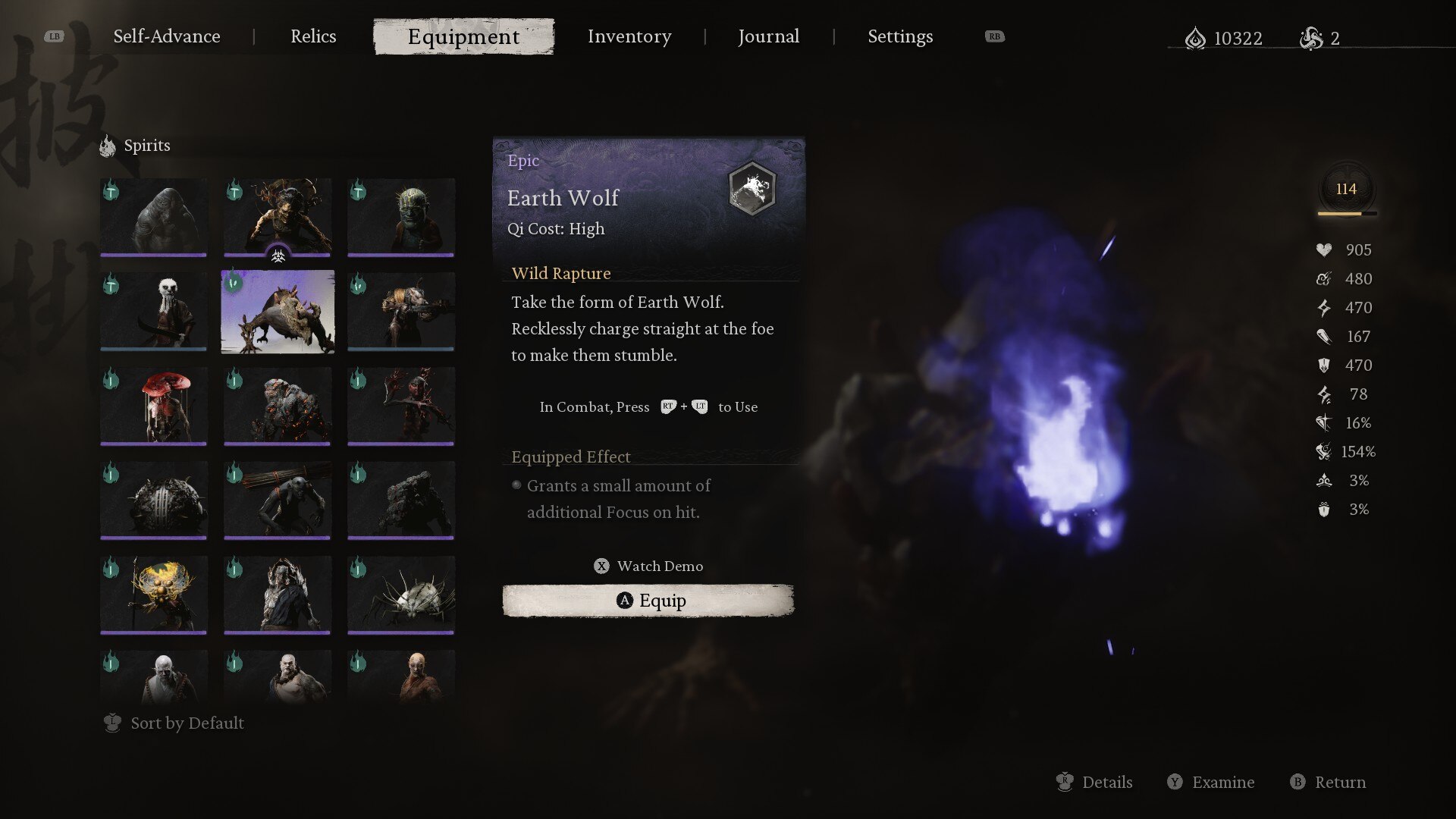The width and height of the screenshot is (1456, 819).
Task: Pick the red mushroom-capped spirit
Action: (x=154, y=406)
